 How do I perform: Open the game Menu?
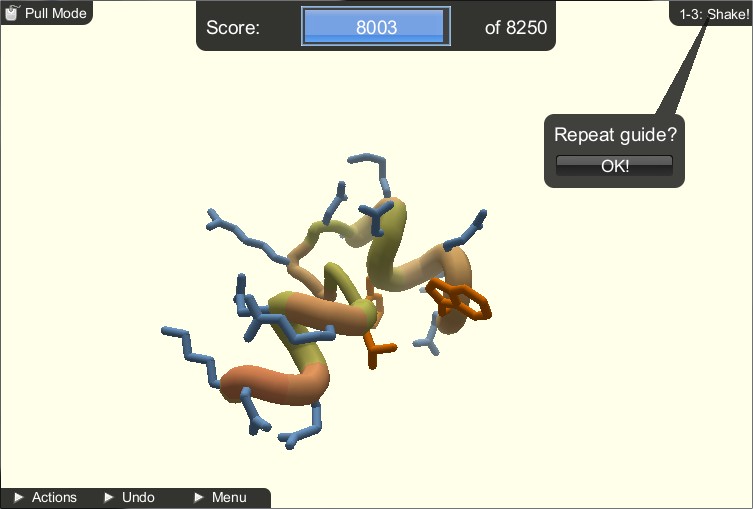pyautogui.click(x=221, y=497)
